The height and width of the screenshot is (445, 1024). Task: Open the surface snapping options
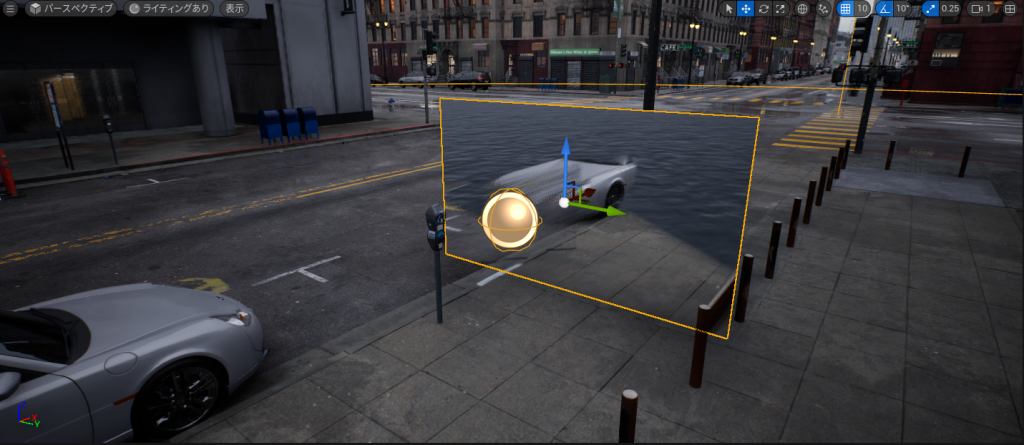[822, 8]
